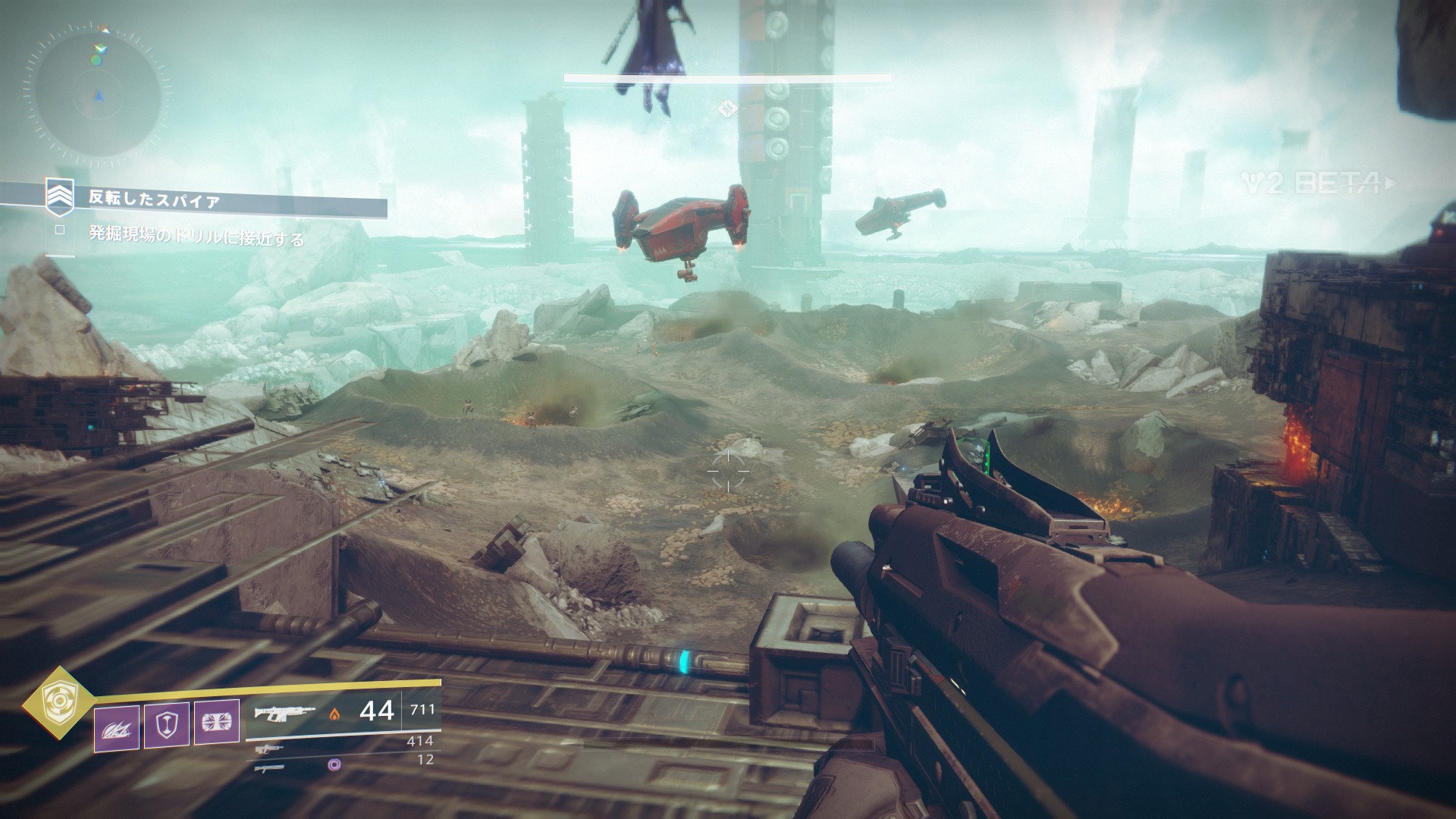Screen dimensions: 1456x819
Task: Select the 反転したスパイア objective tracker
Action: [155, 200]
